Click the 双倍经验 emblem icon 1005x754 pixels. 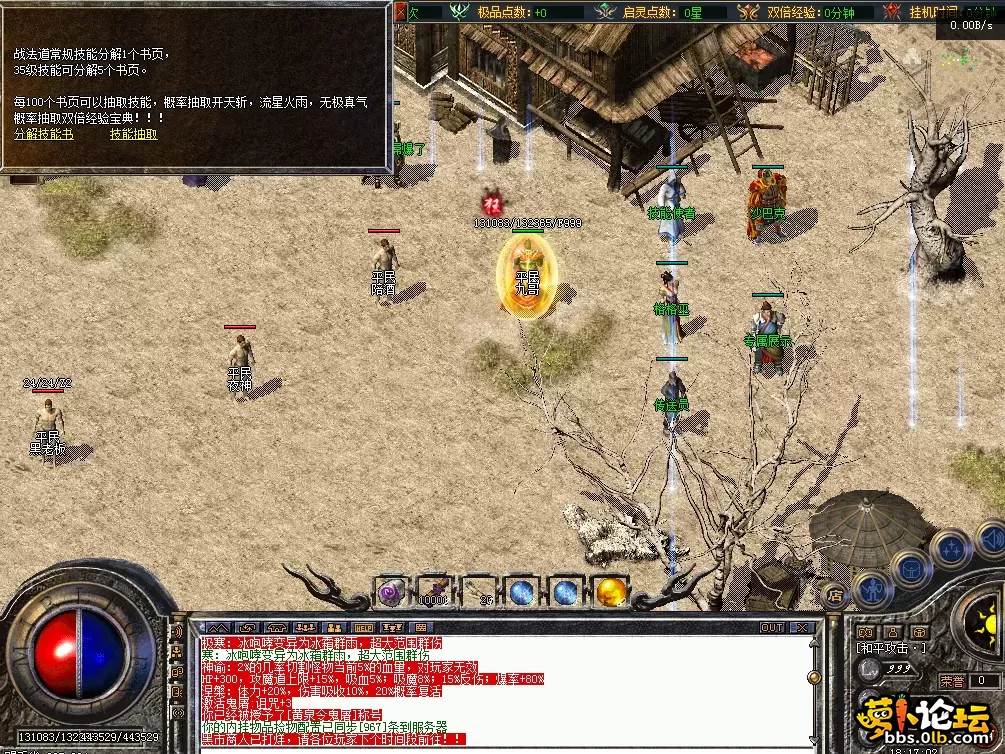point(748,12)
